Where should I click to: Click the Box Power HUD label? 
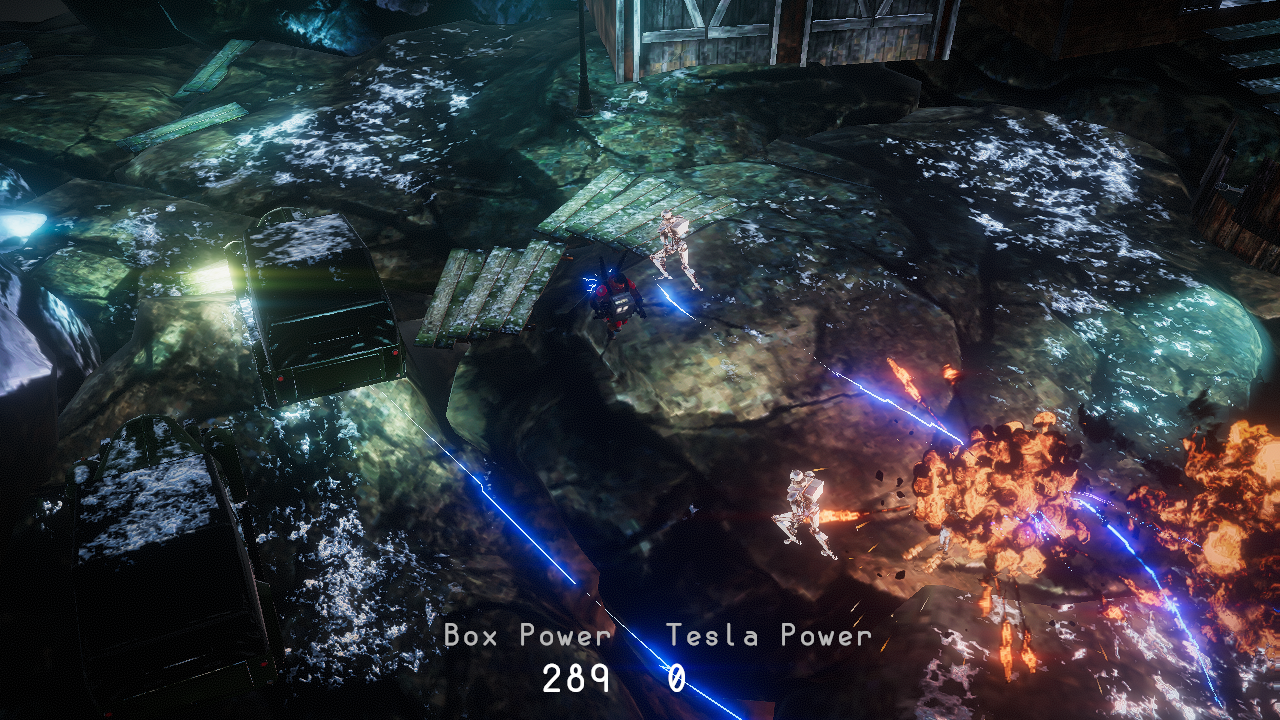(x=525, y=635)
